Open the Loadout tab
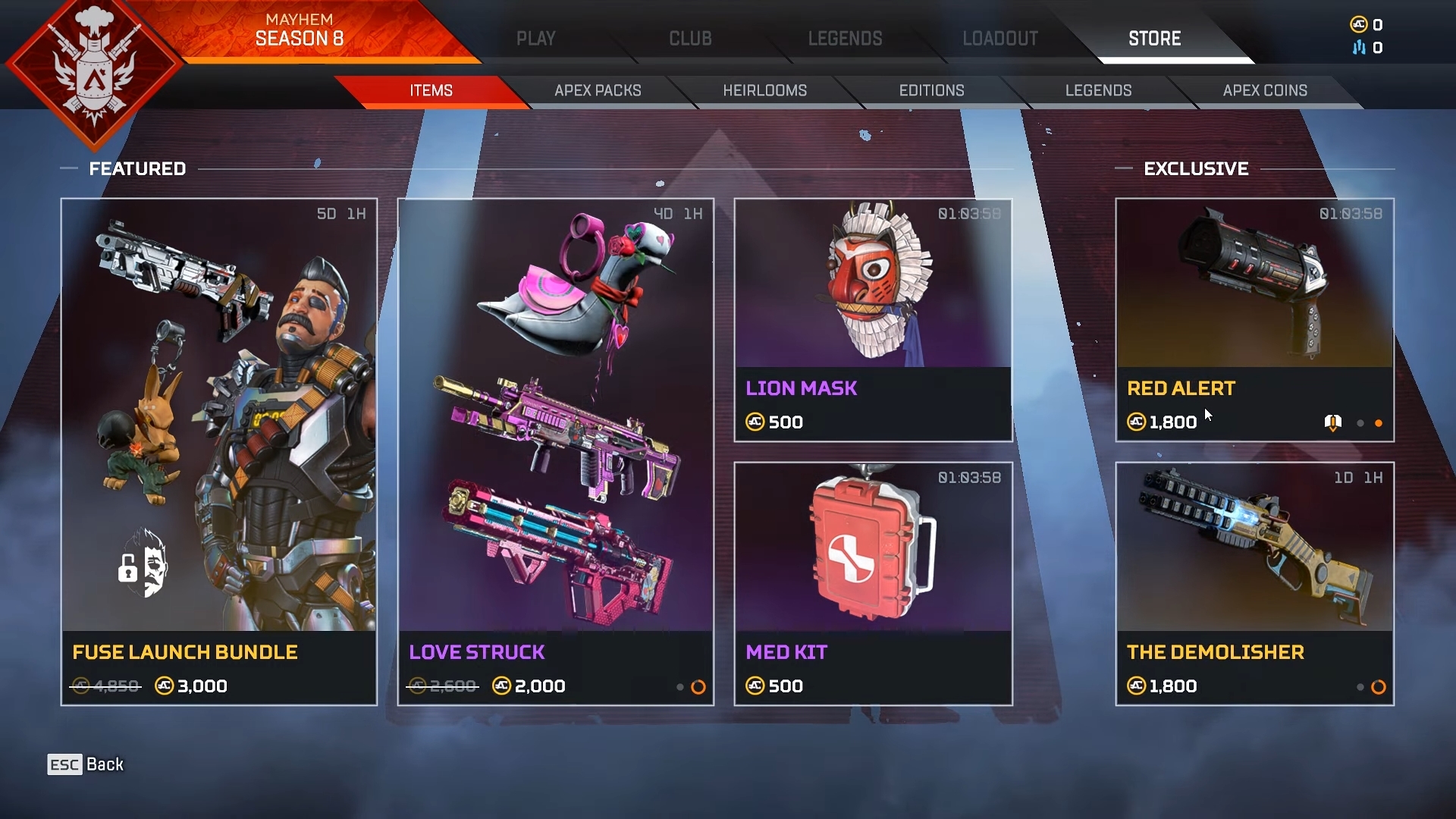The width and height of the screenshot is (1456, 819). click(1000, 39)
